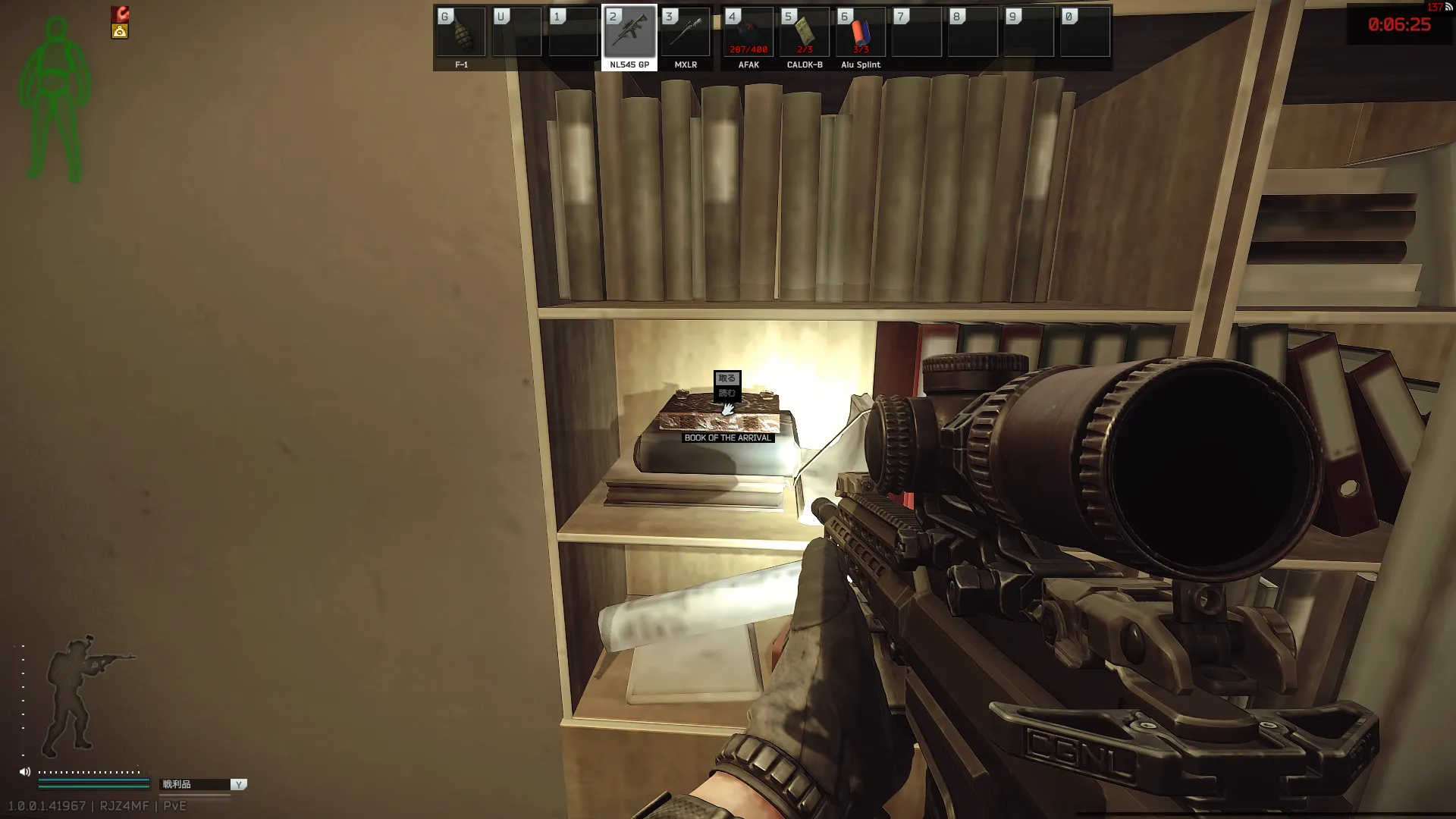This screenshot has height=819, width=1456.
Task: Click the green body health silhouette
Action: (55, 99)
